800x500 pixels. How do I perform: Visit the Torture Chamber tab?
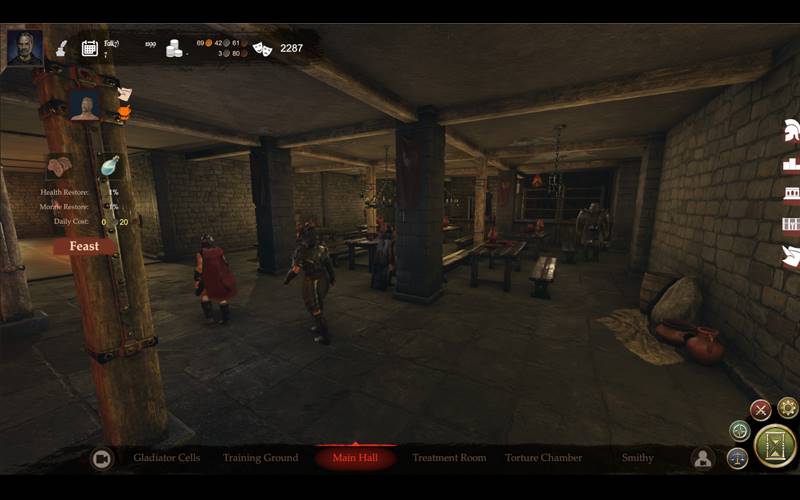click(543, 458)
